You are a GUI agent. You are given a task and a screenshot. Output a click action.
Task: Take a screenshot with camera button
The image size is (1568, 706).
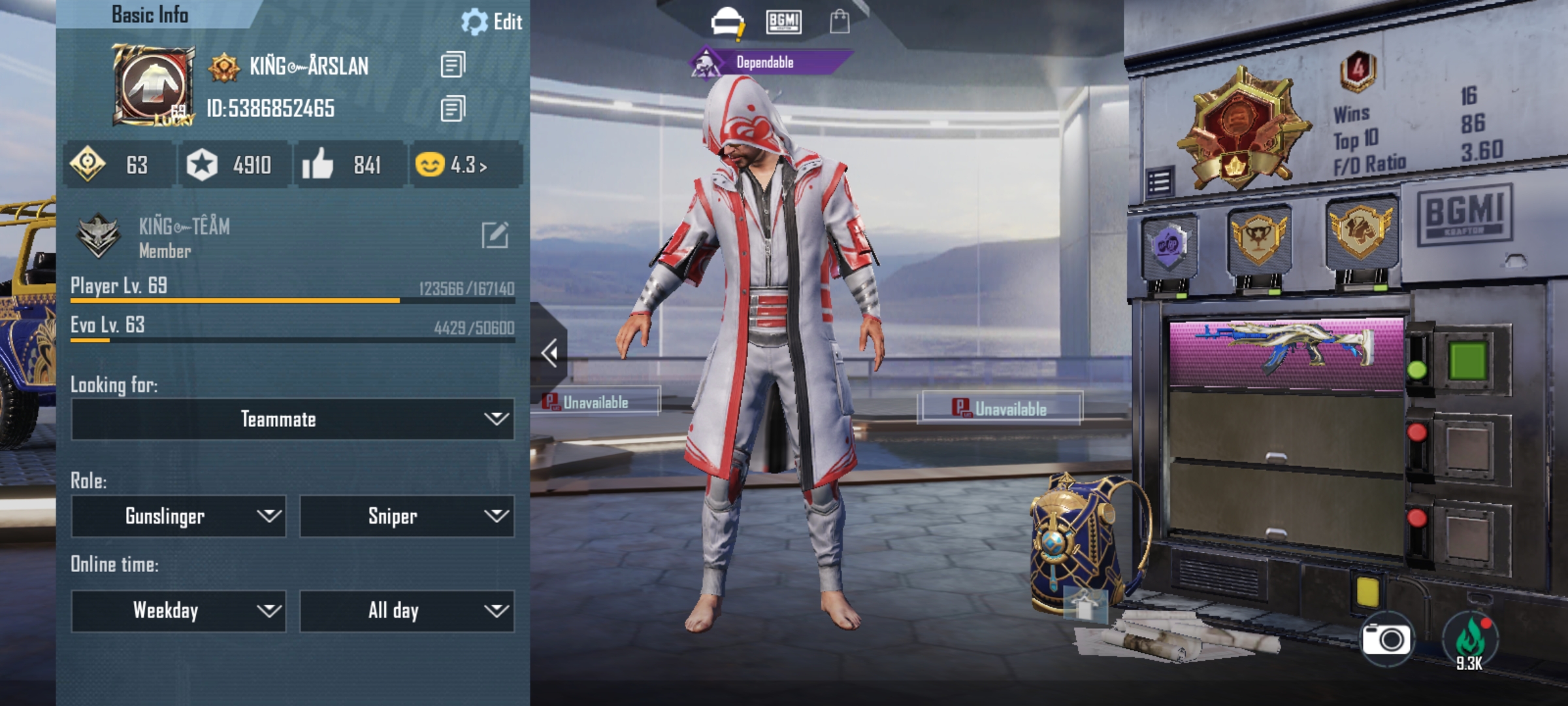pos(1385,639)
